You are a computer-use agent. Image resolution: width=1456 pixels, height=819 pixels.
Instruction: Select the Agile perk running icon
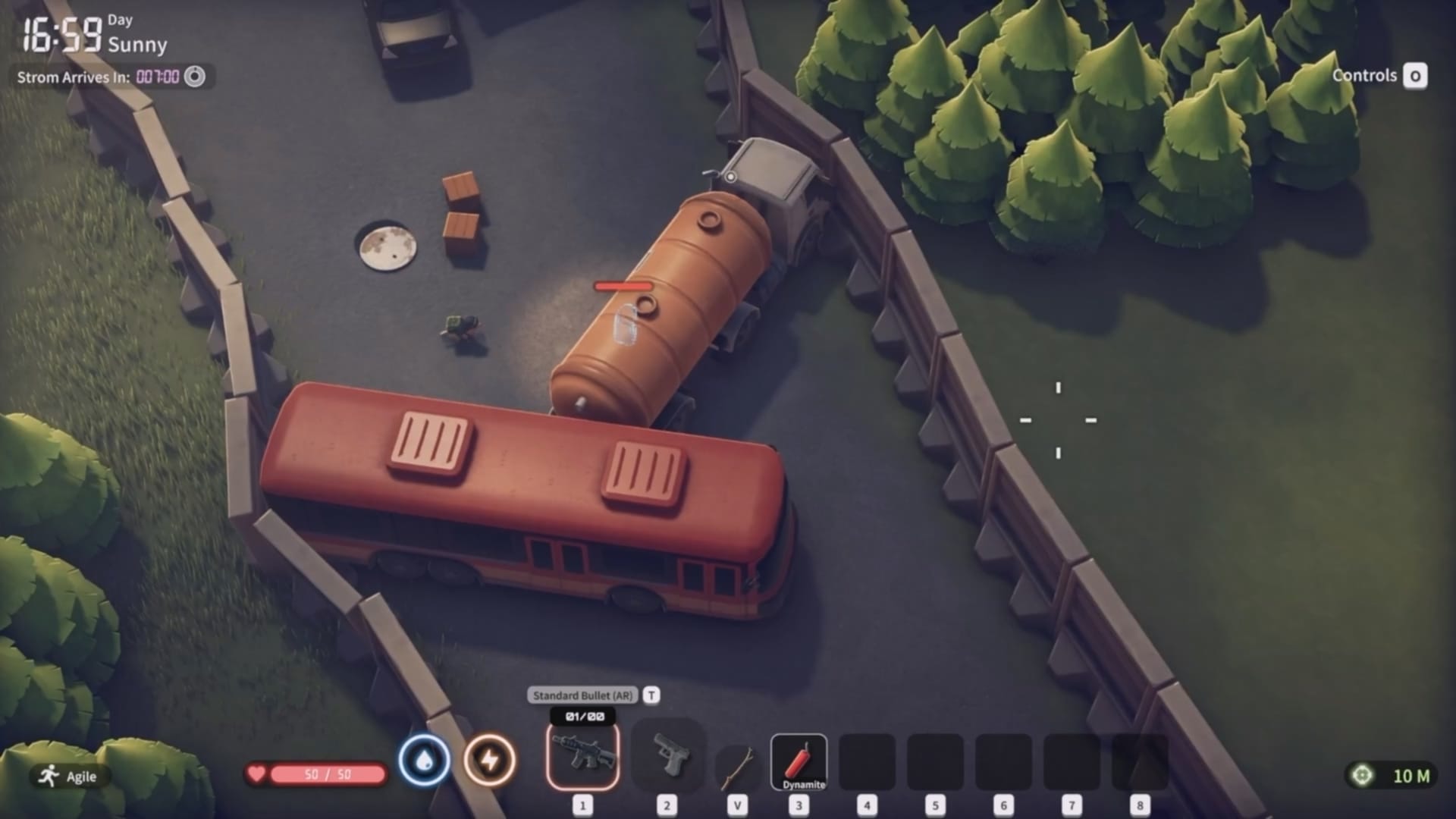(x=48, y=776)
